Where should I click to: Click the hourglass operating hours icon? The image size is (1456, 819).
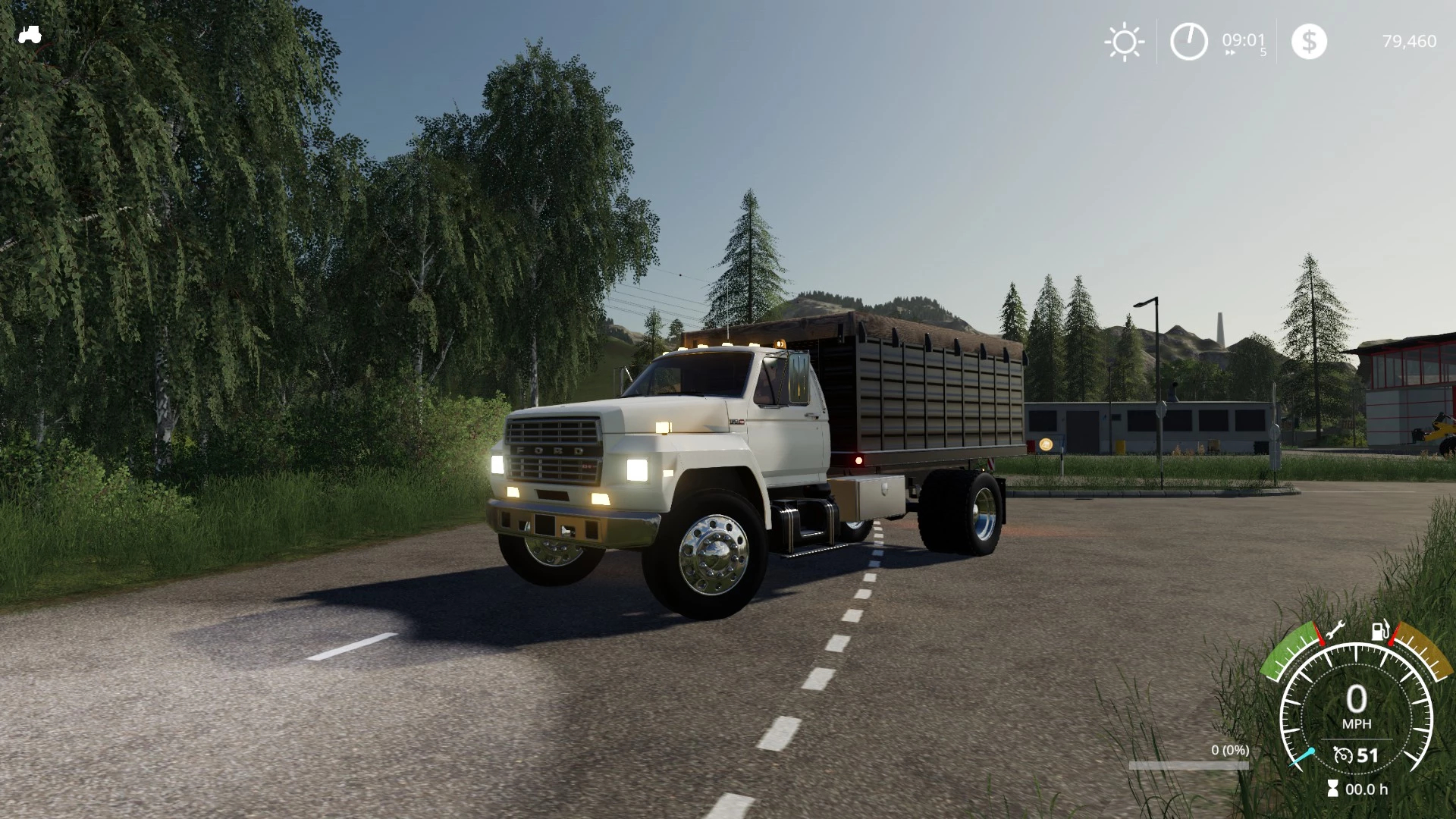1333,789
